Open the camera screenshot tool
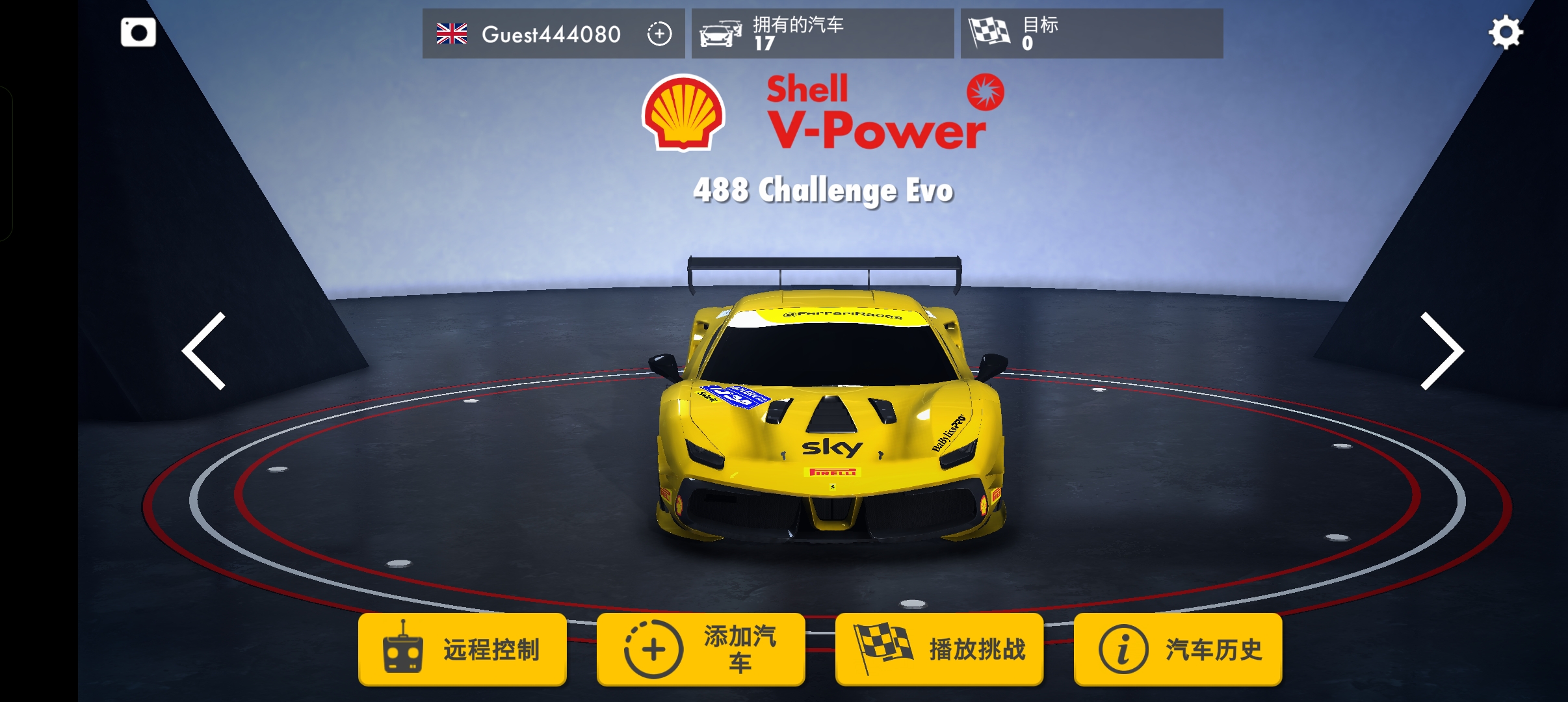Image resolution: width=1568 pixels, height=702 pixels. point(138,31)
